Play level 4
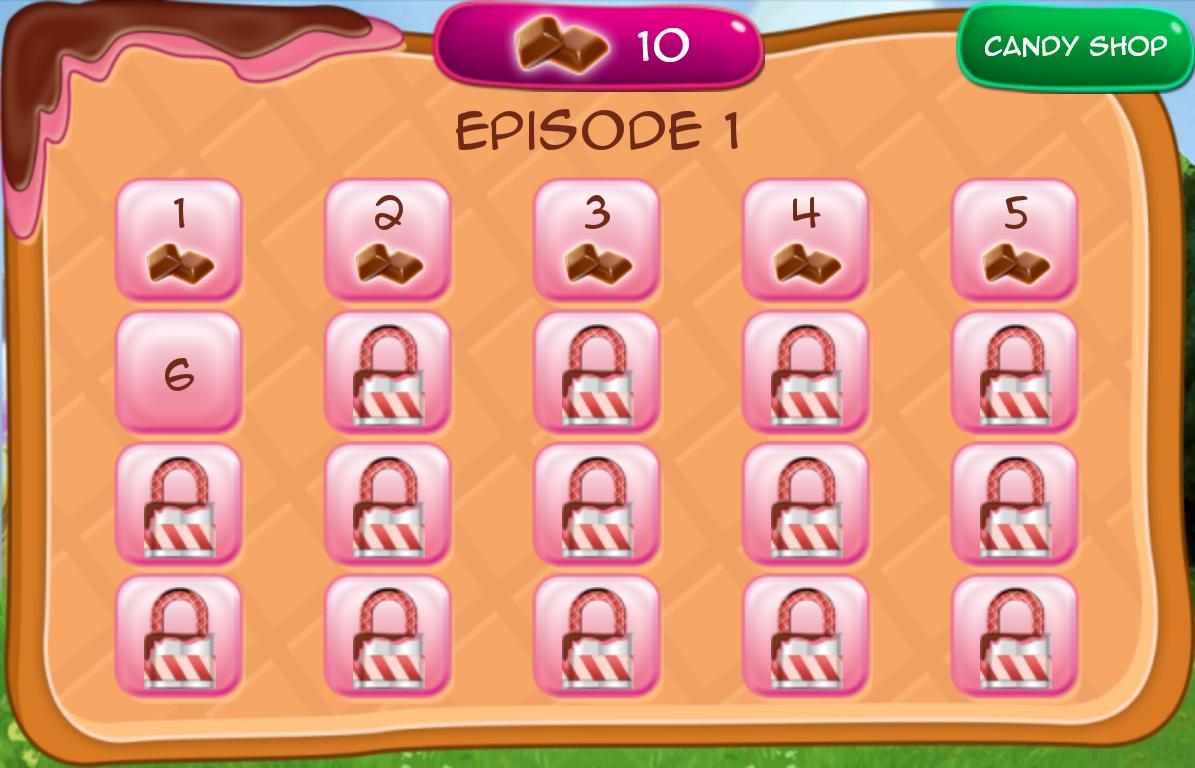Viewport: 1195px width, 768px height. (x=806, y=240)
